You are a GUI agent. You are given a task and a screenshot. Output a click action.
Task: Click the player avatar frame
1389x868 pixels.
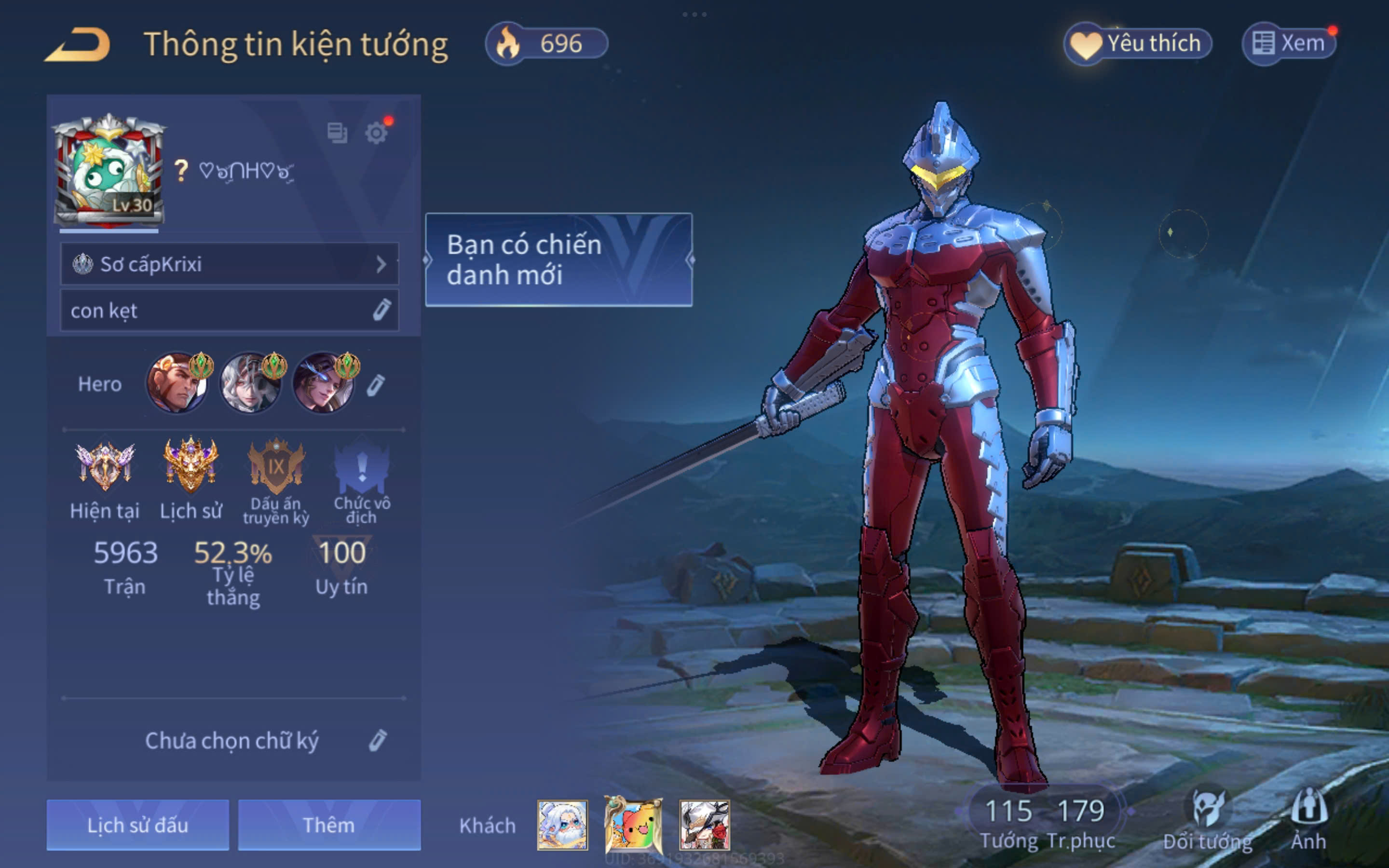click(x=109, y=172)
